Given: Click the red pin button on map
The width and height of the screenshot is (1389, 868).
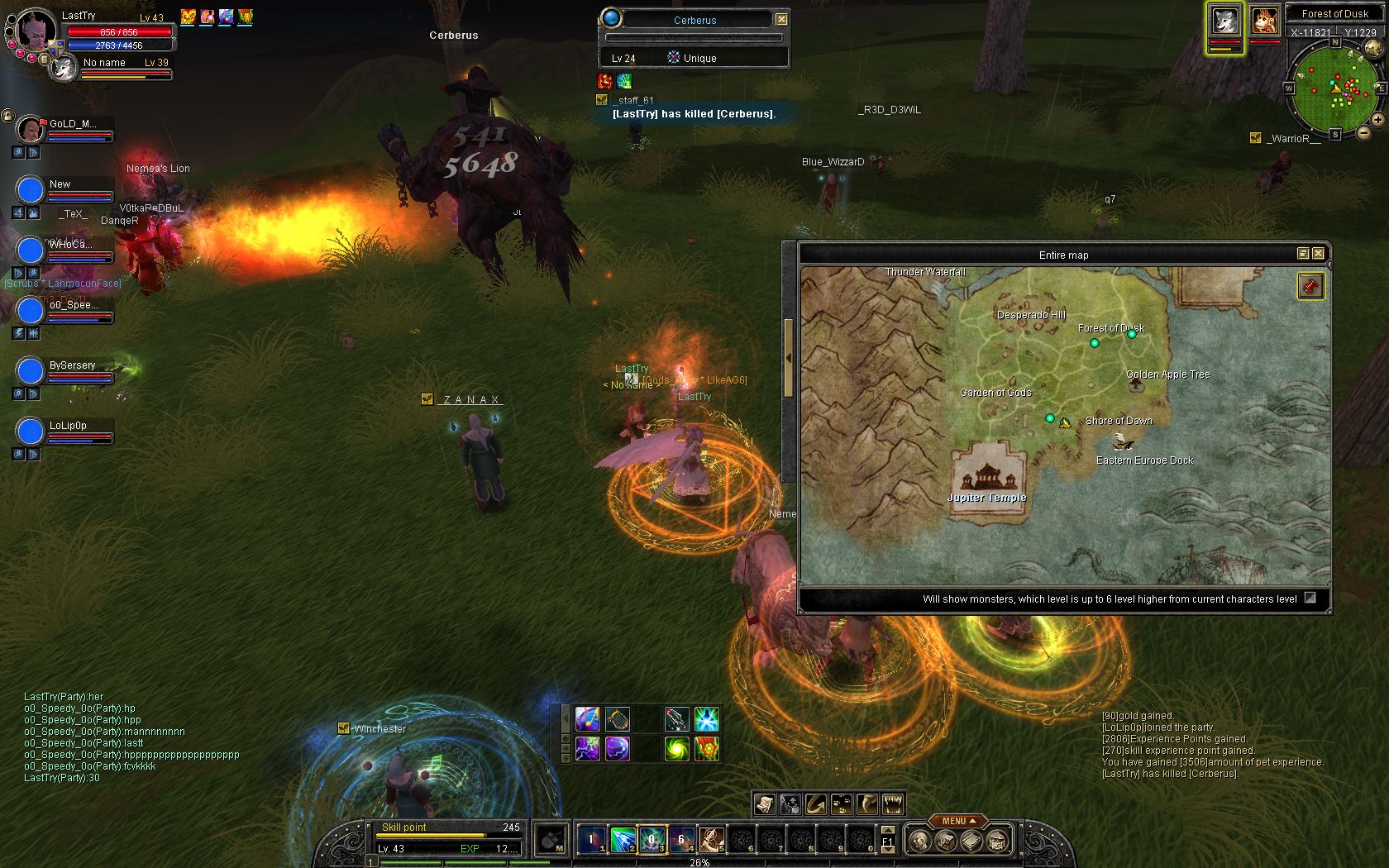Looking at the screenshot, I should pyautogui.click(x=1310, y=287).
